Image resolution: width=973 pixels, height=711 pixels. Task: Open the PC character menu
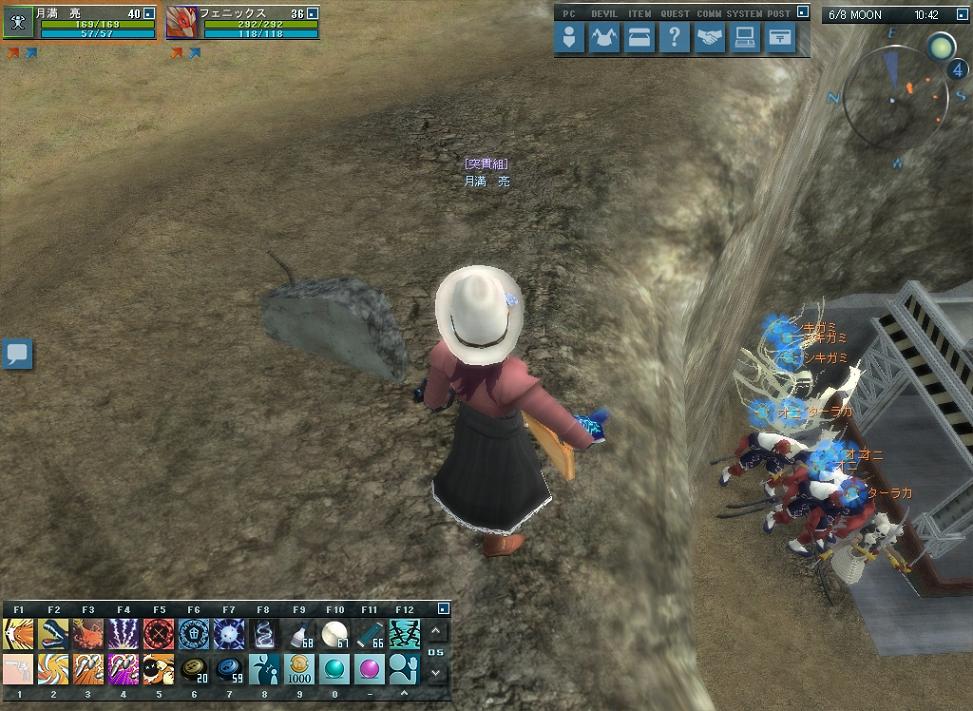click(x=570, y=38)
